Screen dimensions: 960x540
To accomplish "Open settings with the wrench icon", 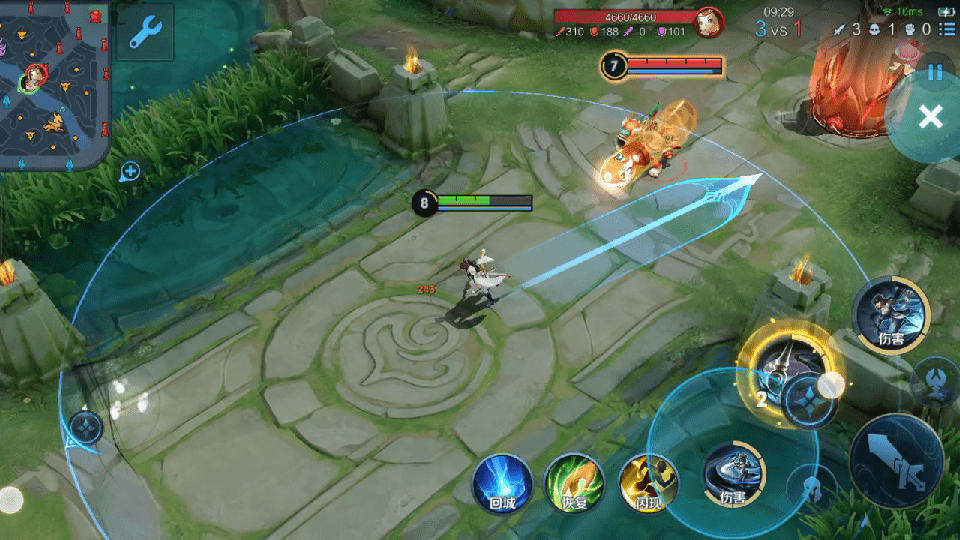I will tap(145, 33).
